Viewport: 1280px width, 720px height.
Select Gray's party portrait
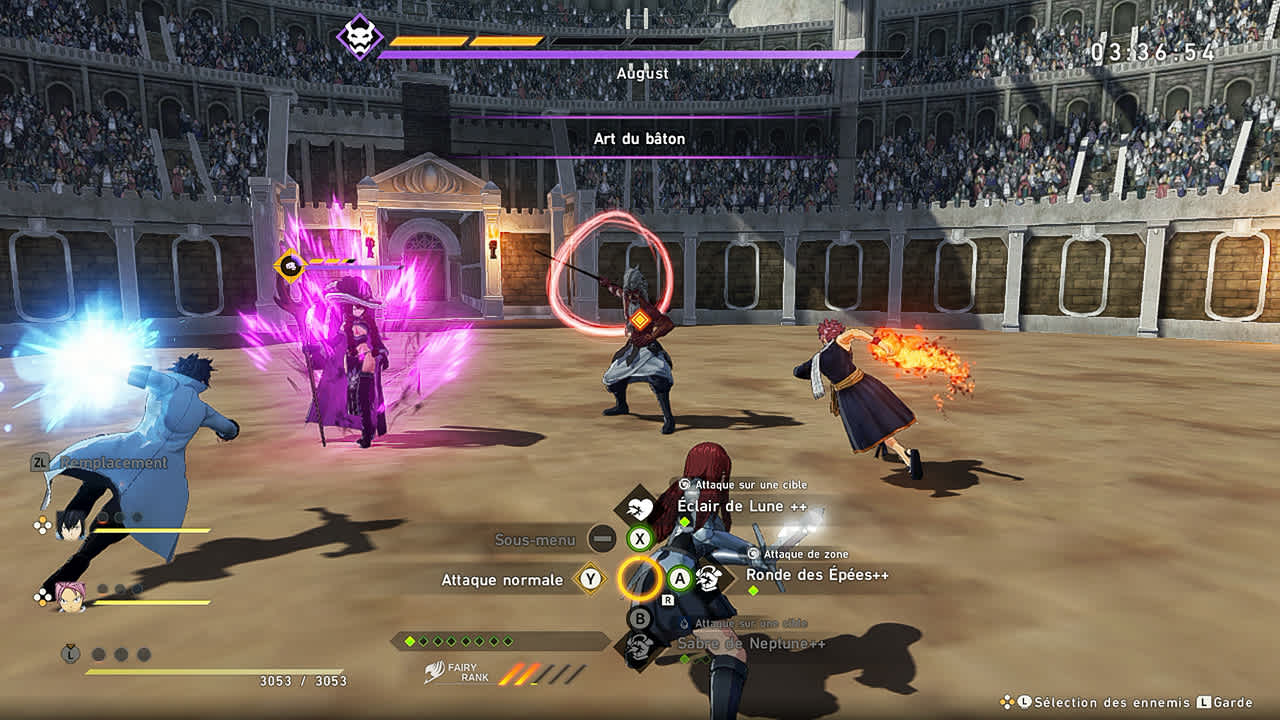pyautogui.click(x=71, y=523)
